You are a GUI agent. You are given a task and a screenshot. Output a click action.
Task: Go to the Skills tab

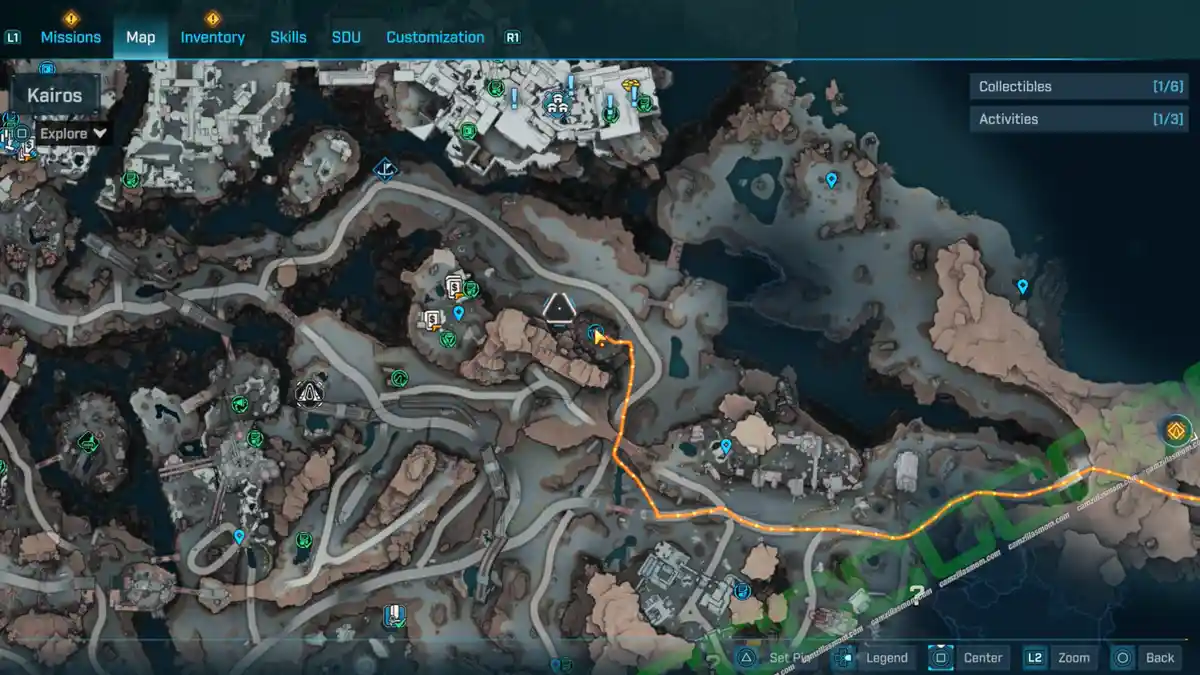(288, 37)
